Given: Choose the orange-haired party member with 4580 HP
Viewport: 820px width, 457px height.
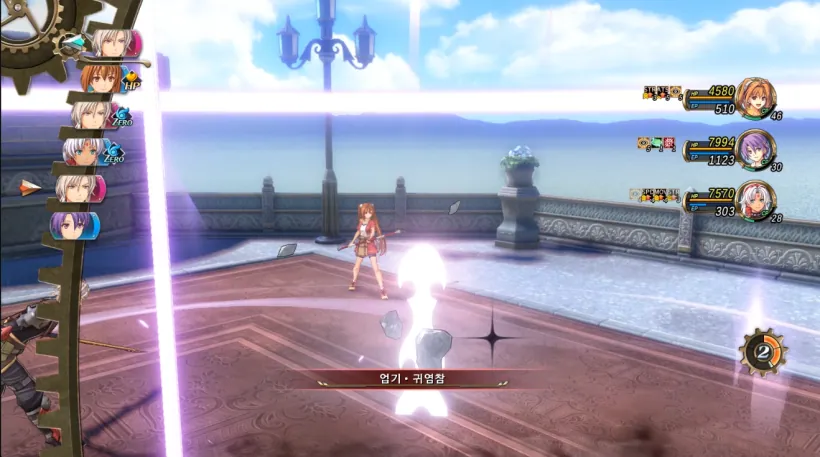Looking at the screenshot, I should [755, 97].
